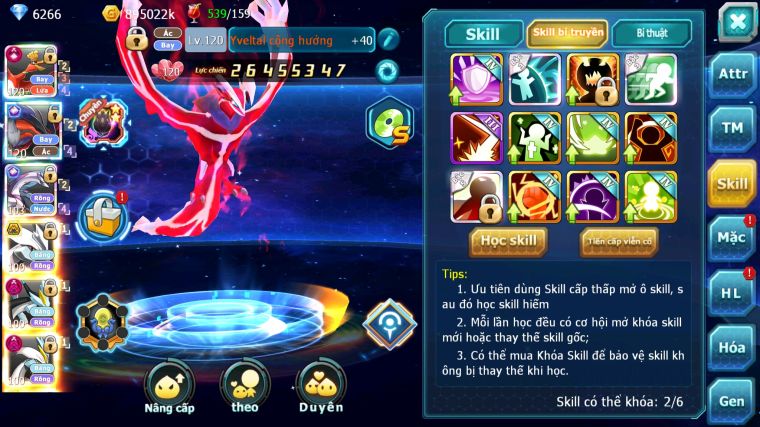The height and width of the screenshot is (427, 760).
Task: Choose the green running figure skill
Action: point(651,79)
